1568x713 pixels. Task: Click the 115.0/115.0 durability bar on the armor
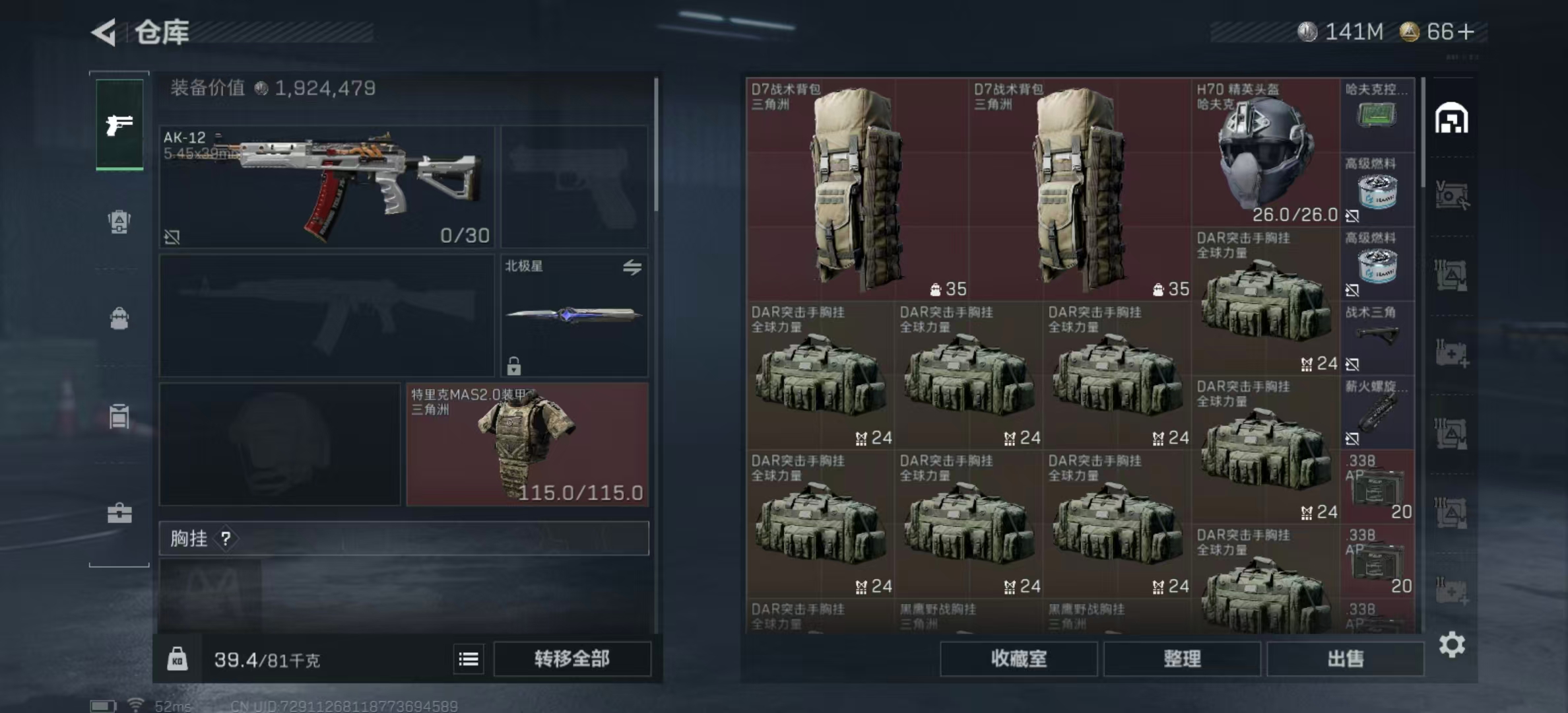[x=581, y=492]
